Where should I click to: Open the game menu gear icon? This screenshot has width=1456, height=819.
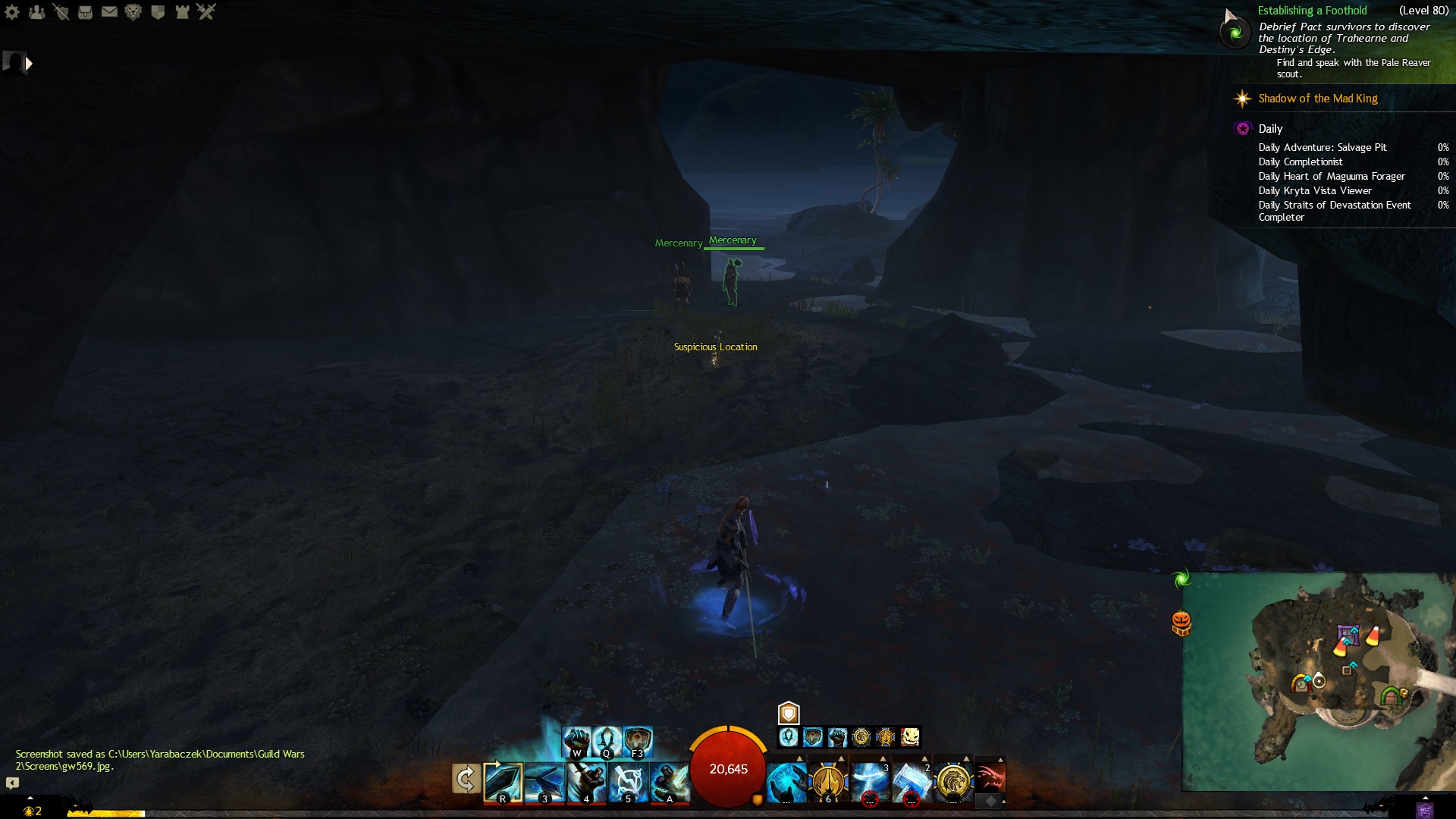12,12
